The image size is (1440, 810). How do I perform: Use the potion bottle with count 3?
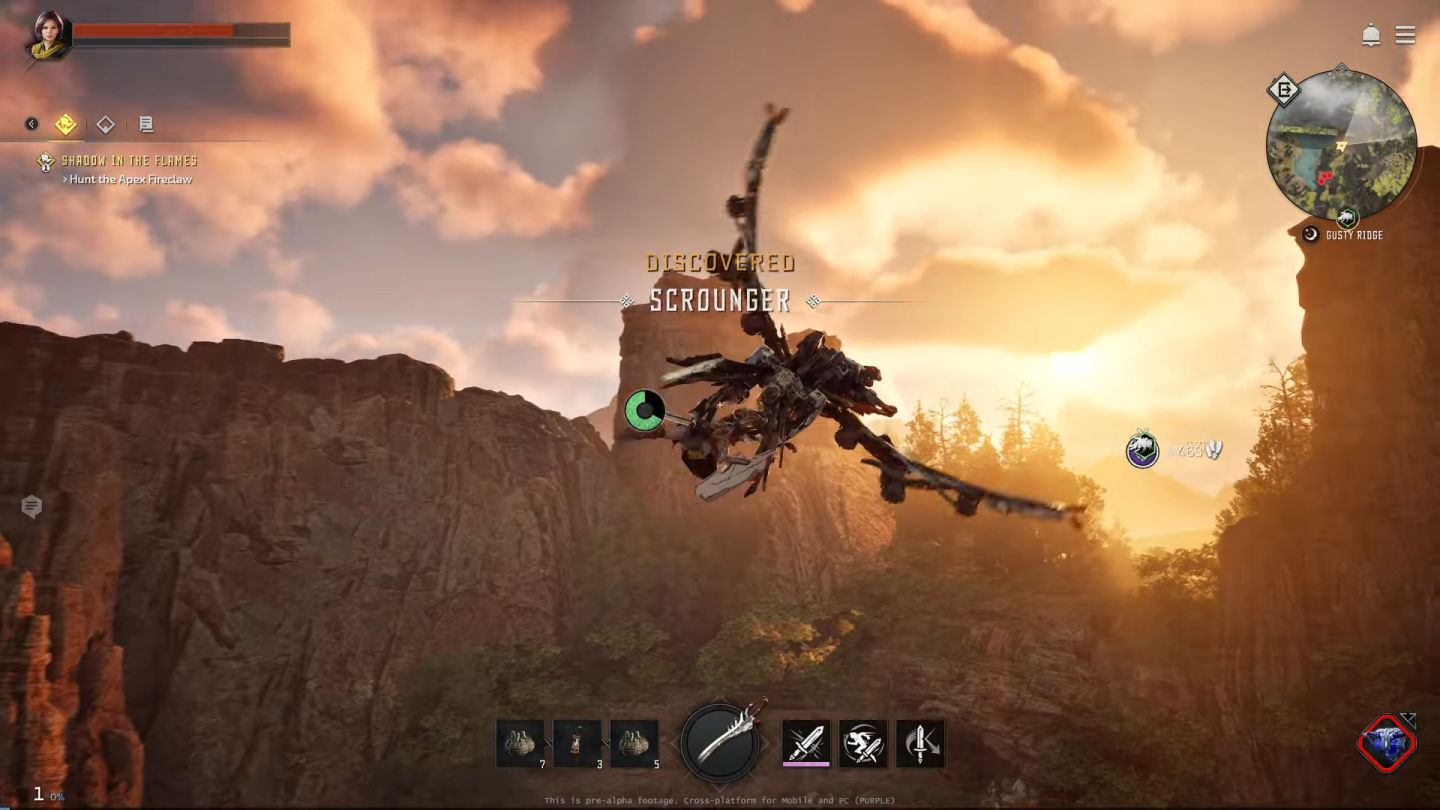577,744
